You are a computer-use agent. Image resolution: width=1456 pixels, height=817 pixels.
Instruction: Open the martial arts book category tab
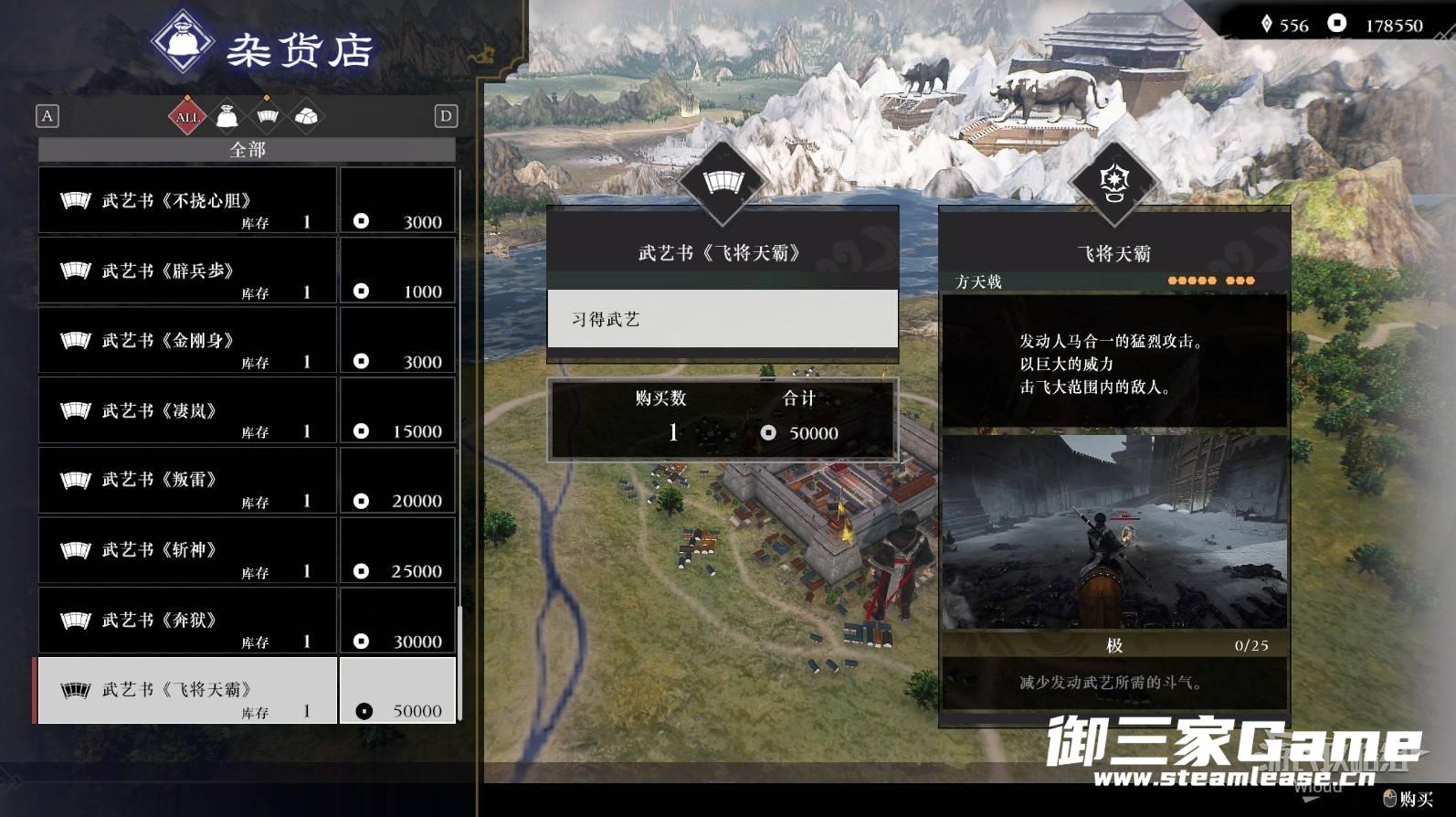click(267, 117)
